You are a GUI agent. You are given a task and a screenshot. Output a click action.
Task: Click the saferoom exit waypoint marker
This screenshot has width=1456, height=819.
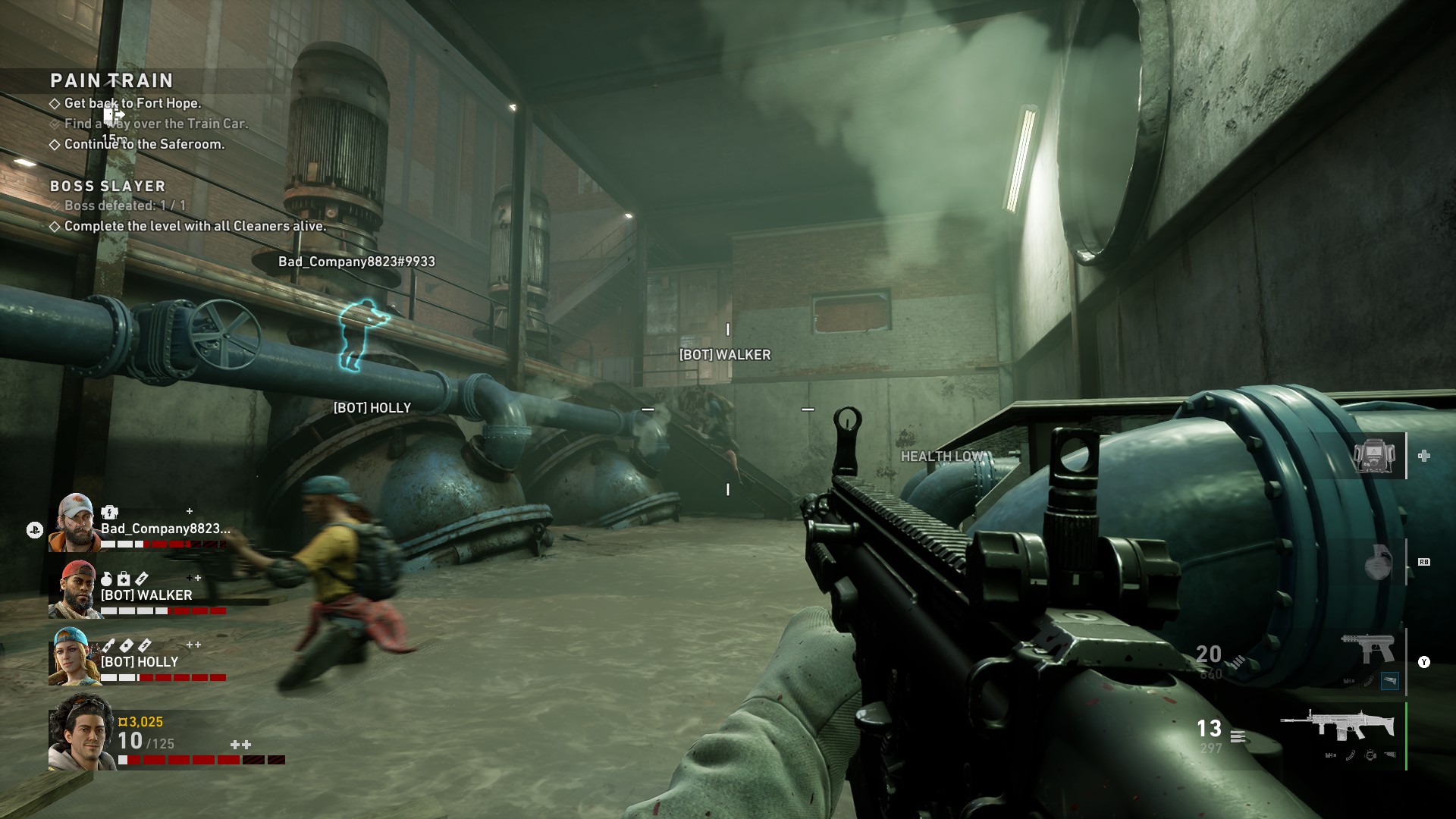(x=115, y=116)
